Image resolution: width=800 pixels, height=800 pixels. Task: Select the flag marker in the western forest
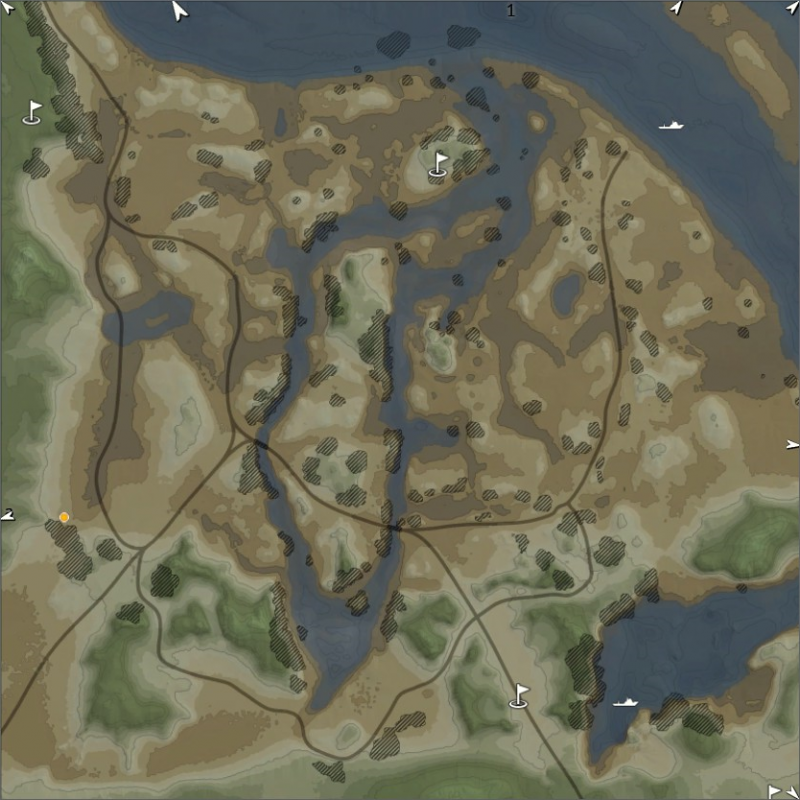33,112
